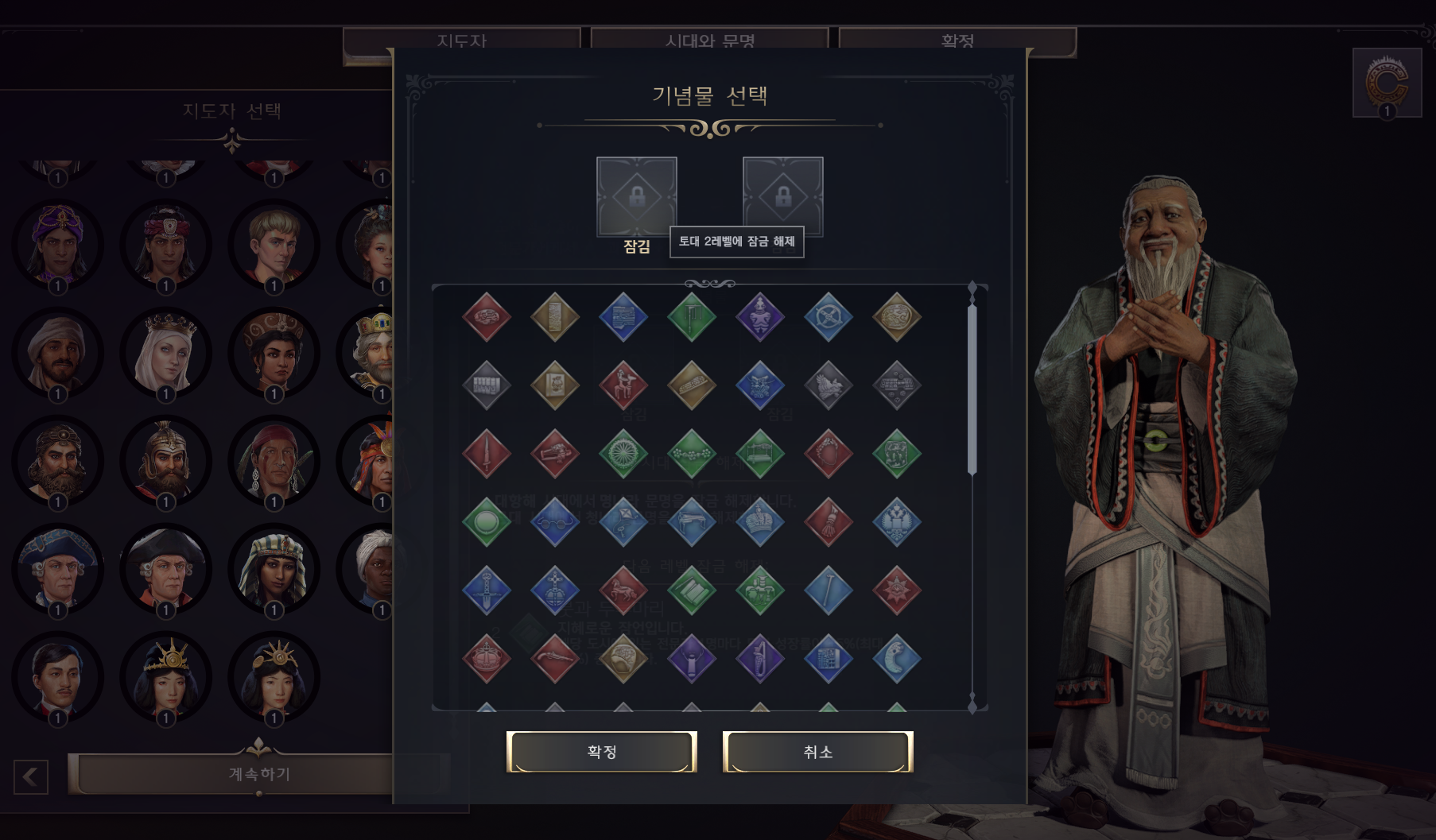Cancel memento selection with 취소 button
The image size is (1436, 840).
(817, 752)
